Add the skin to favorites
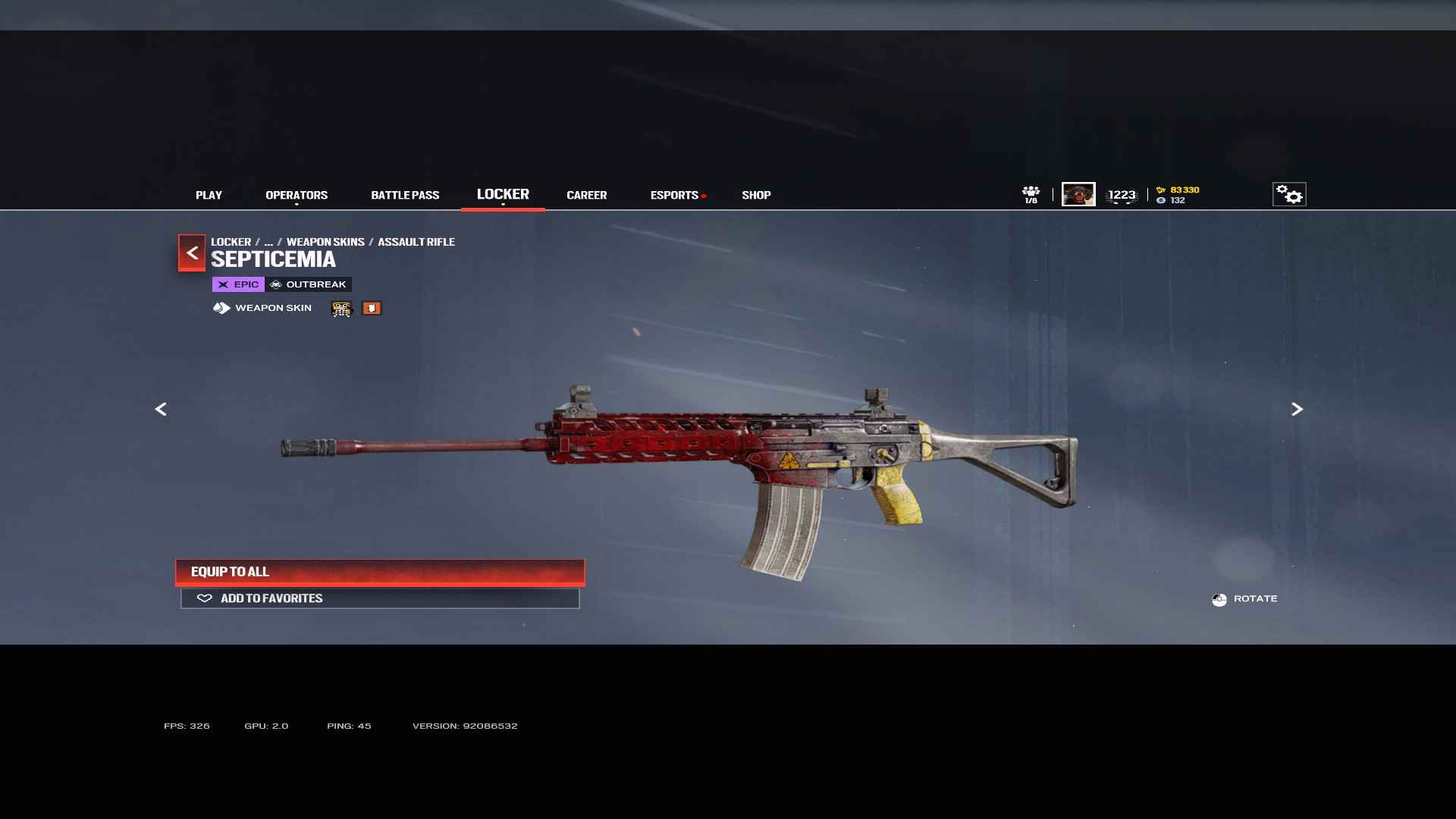This screenshot has height=819, width=1456. [x=380, y=598]
